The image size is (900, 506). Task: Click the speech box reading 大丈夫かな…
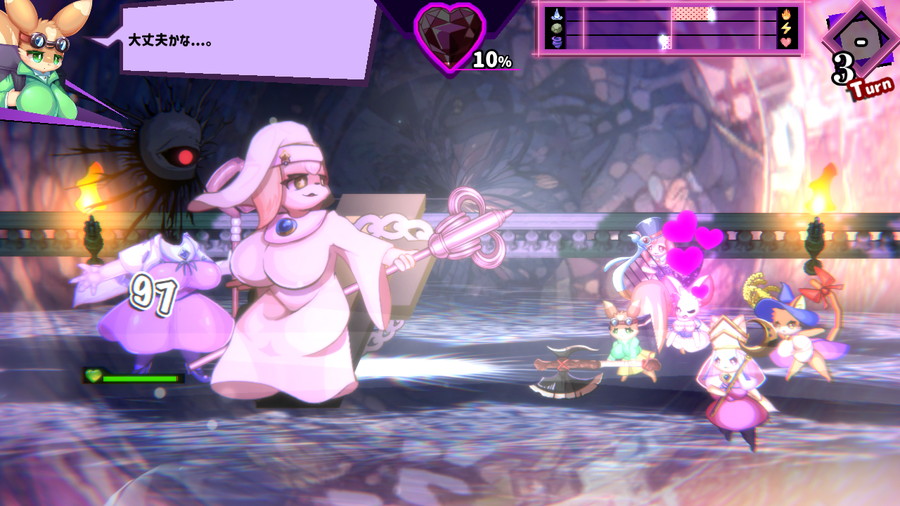245,40
